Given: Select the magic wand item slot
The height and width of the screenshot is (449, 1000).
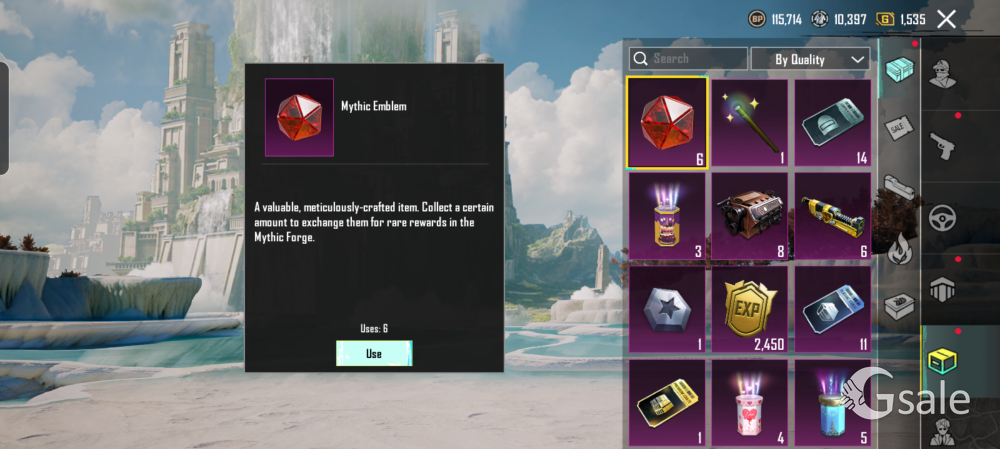Looking at the screenshot, I should click(750, 123).
